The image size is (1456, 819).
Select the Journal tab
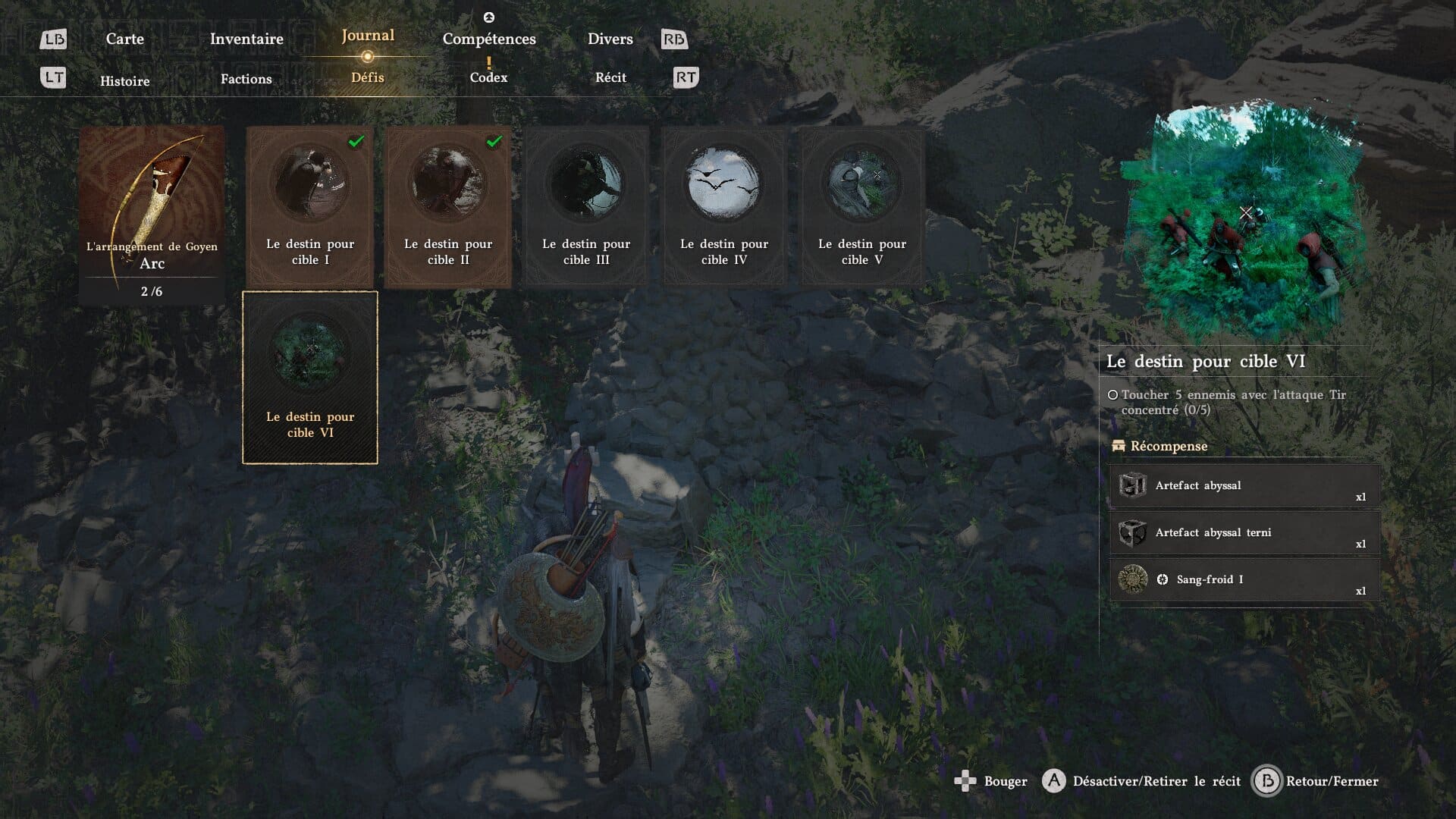[368, 36]
